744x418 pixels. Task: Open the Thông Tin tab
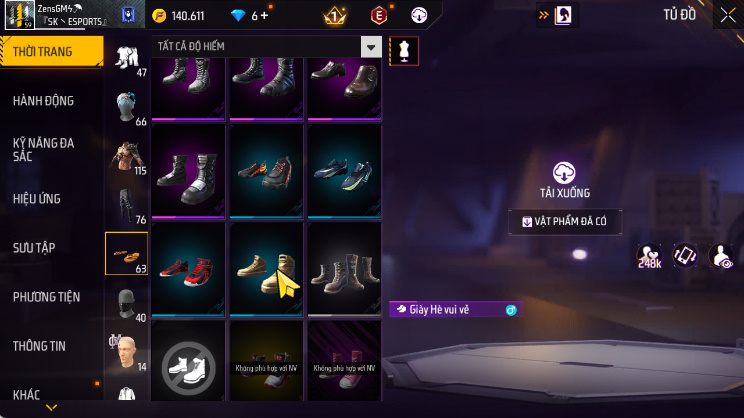(39, 346)
